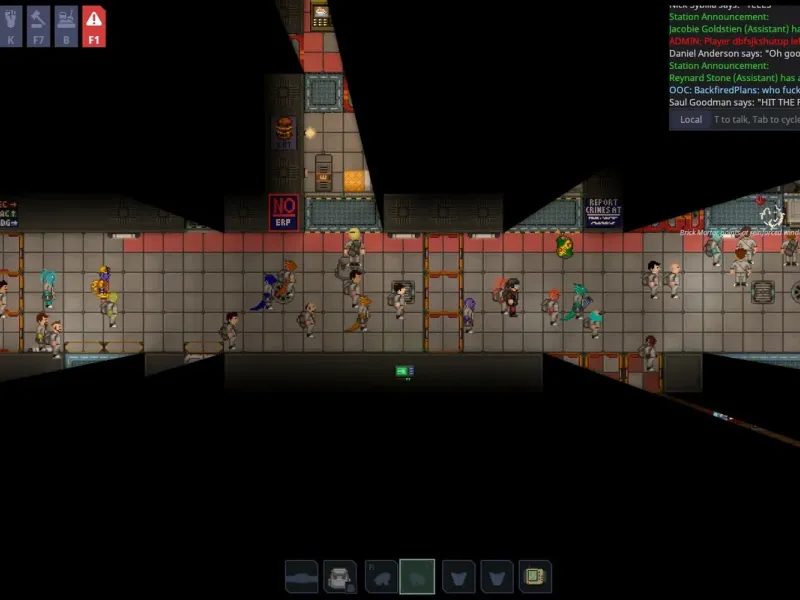This screenshot has height=600, width=800.
Task: Open the crafting menu with the fist icon
Action: pyautogui.click(x=11, y=26)
